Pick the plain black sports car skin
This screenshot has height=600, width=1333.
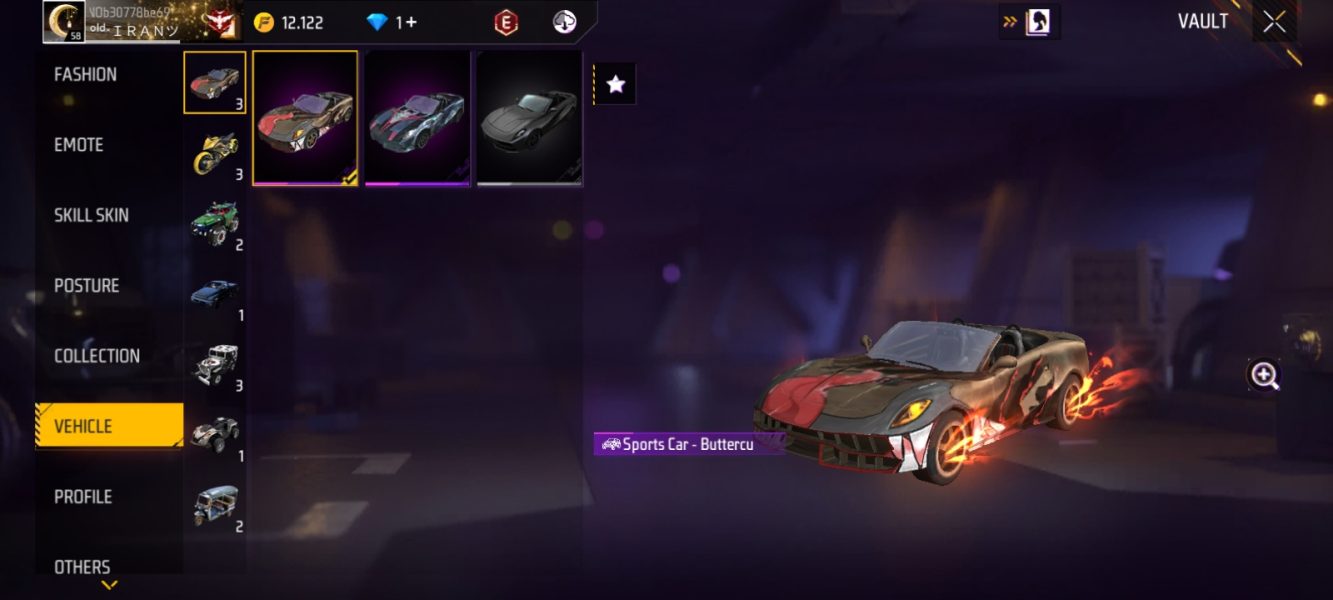pos(529,118)
